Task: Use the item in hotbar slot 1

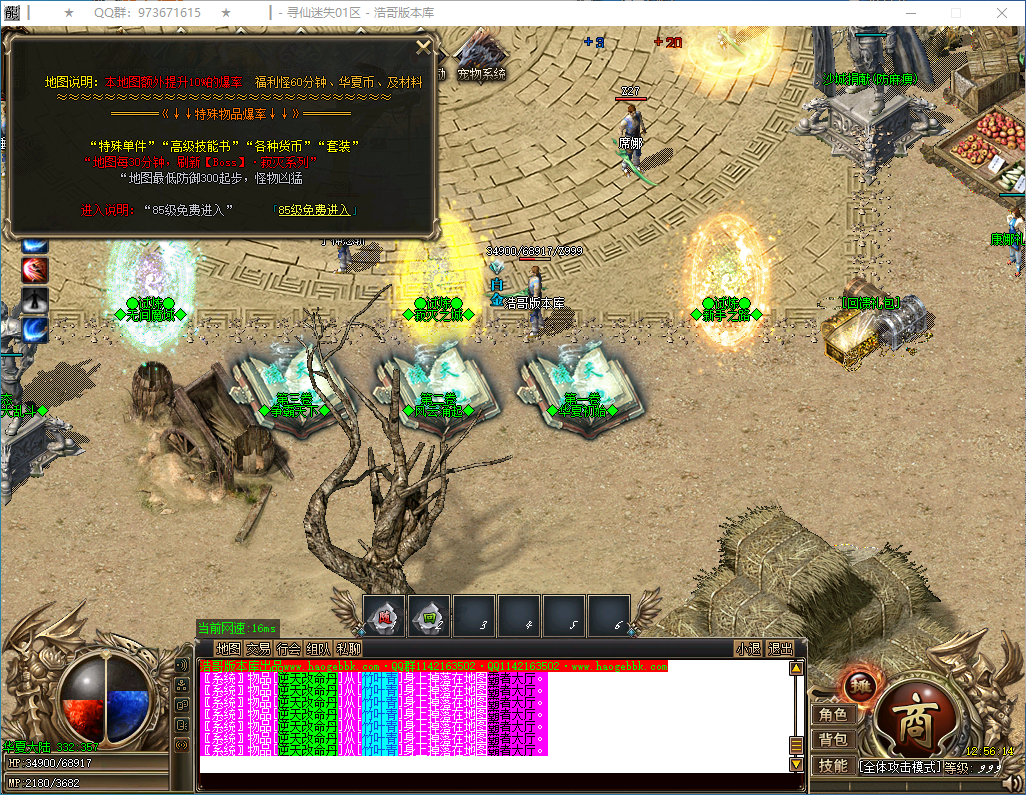Action: (x=384, y=616)
